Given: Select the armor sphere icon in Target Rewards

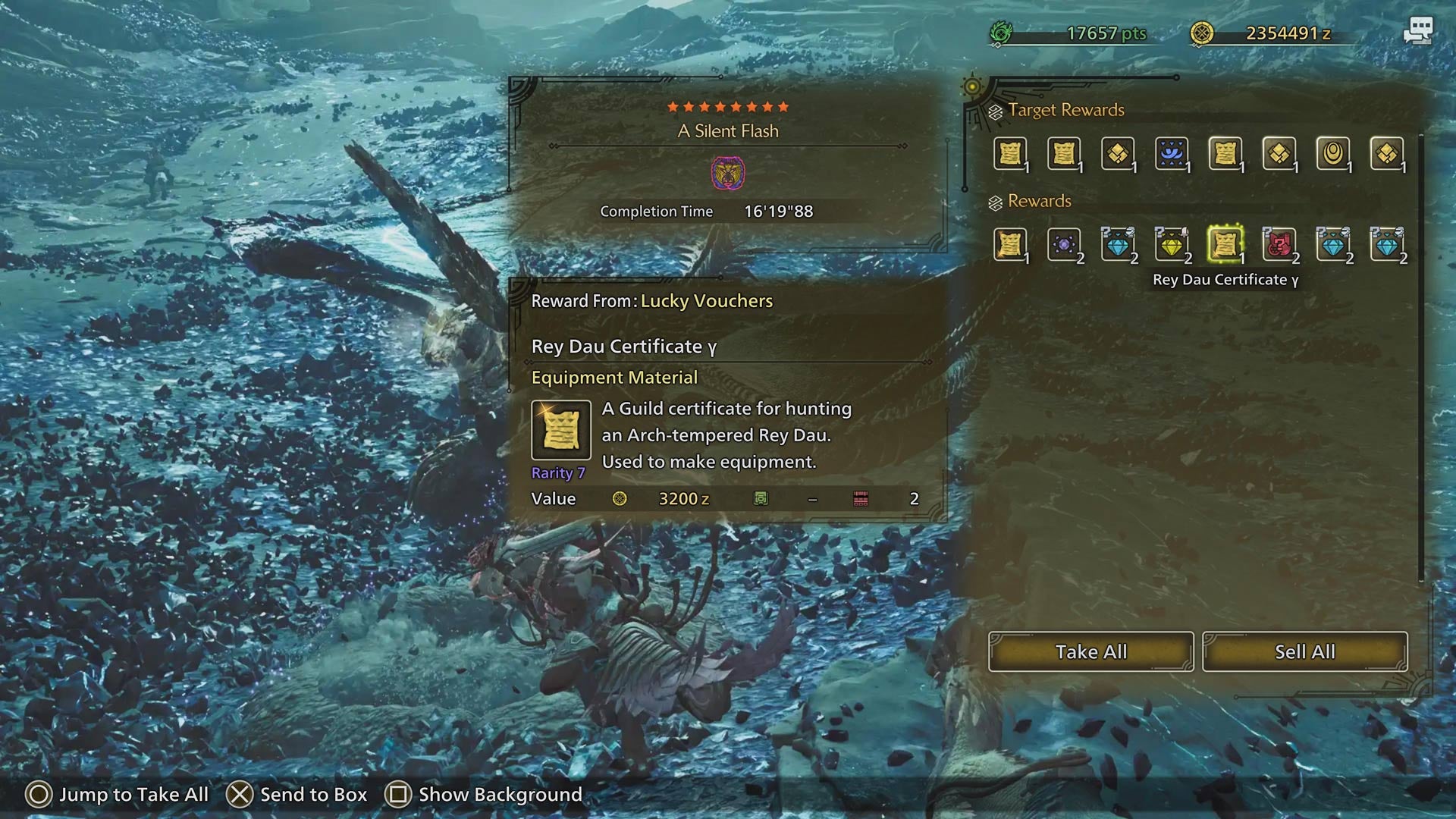Looking at the screenshot, I should point(1118,153).
